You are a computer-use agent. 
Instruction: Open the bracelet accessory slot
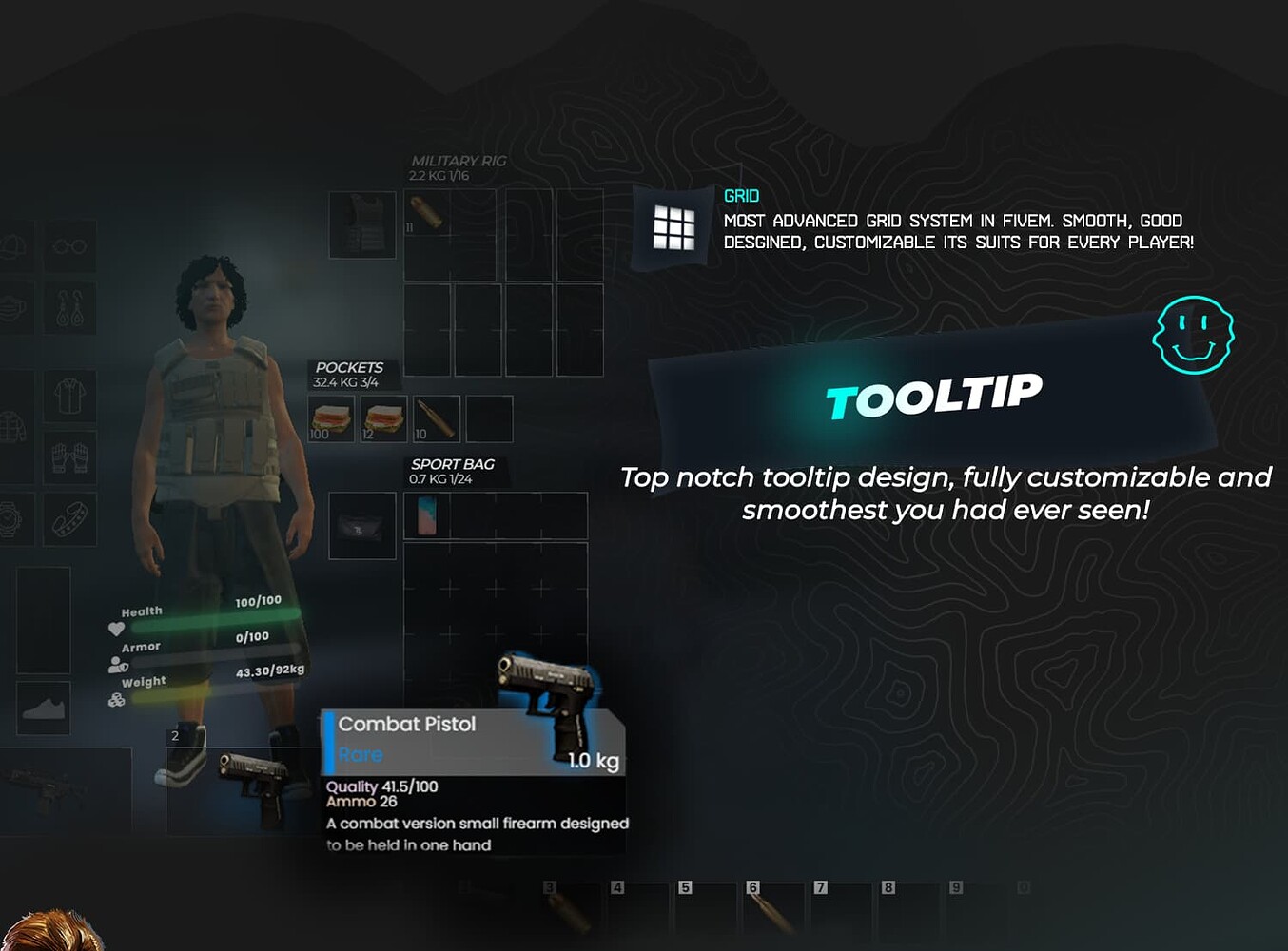click(x=72, y=518)
